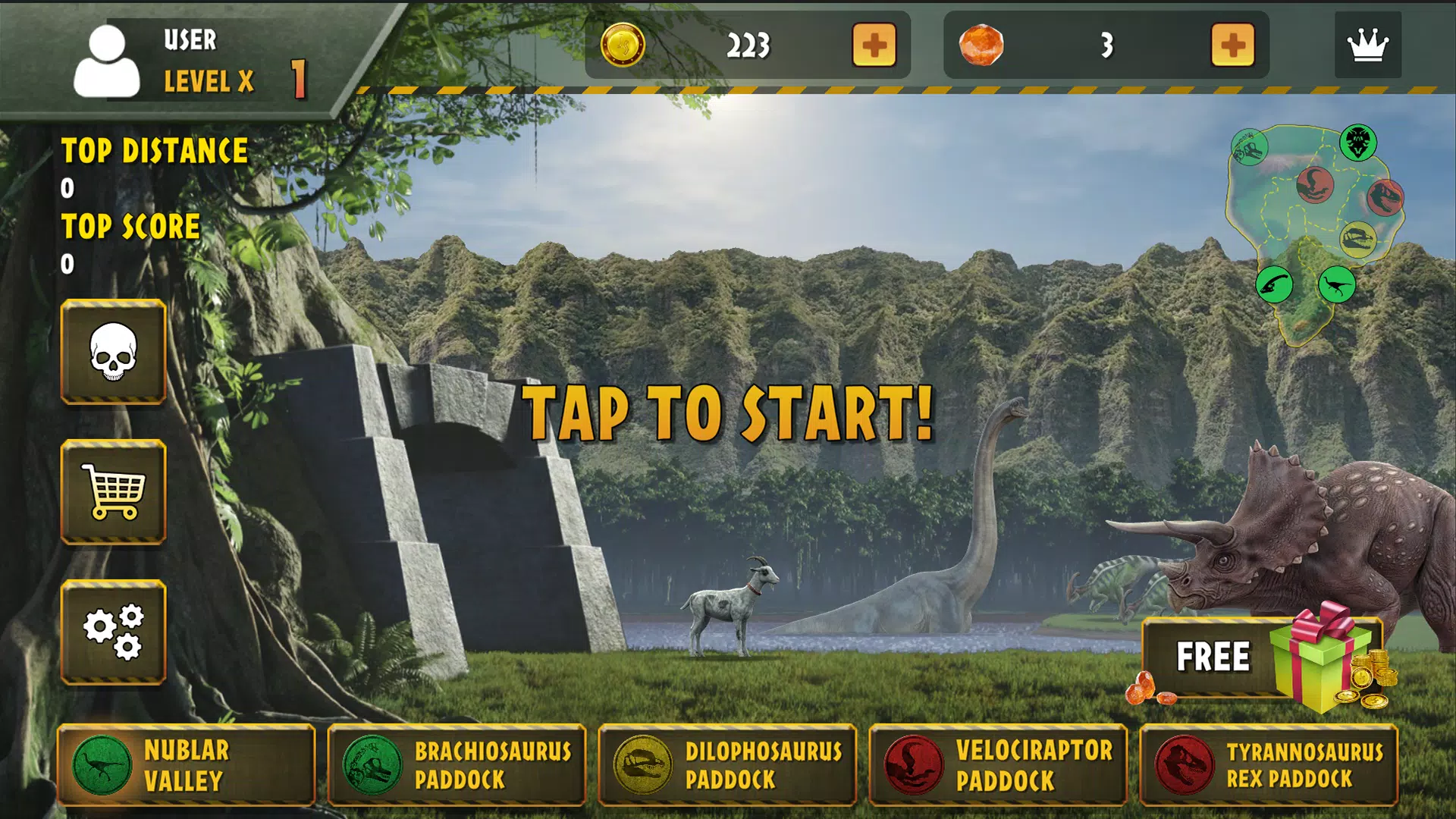Select the yellow Dilophosaurus skull map marker

1359,238
